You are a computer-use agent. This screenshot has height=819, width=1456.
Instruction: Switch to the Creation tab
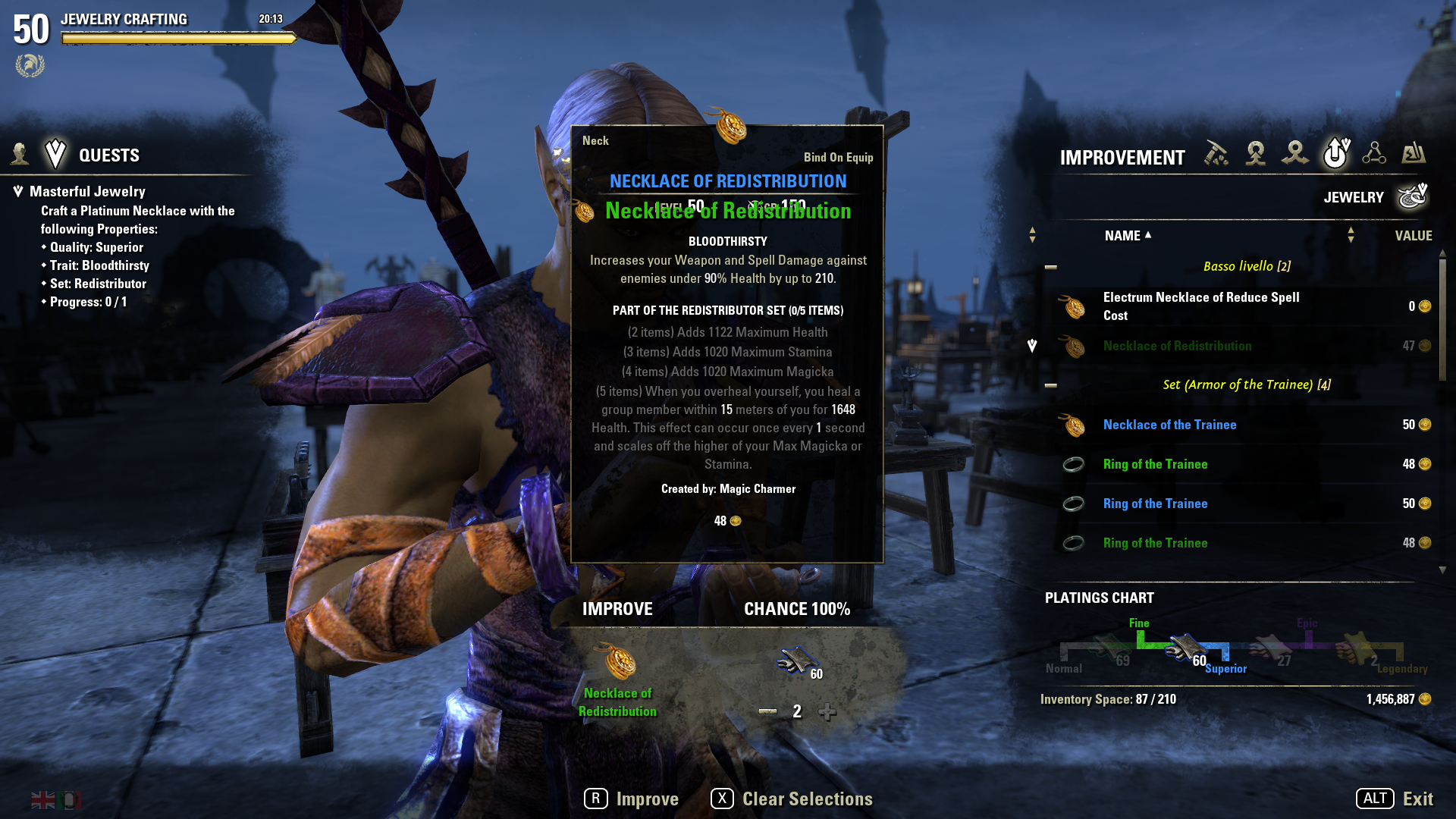[x=1256, y=154]
